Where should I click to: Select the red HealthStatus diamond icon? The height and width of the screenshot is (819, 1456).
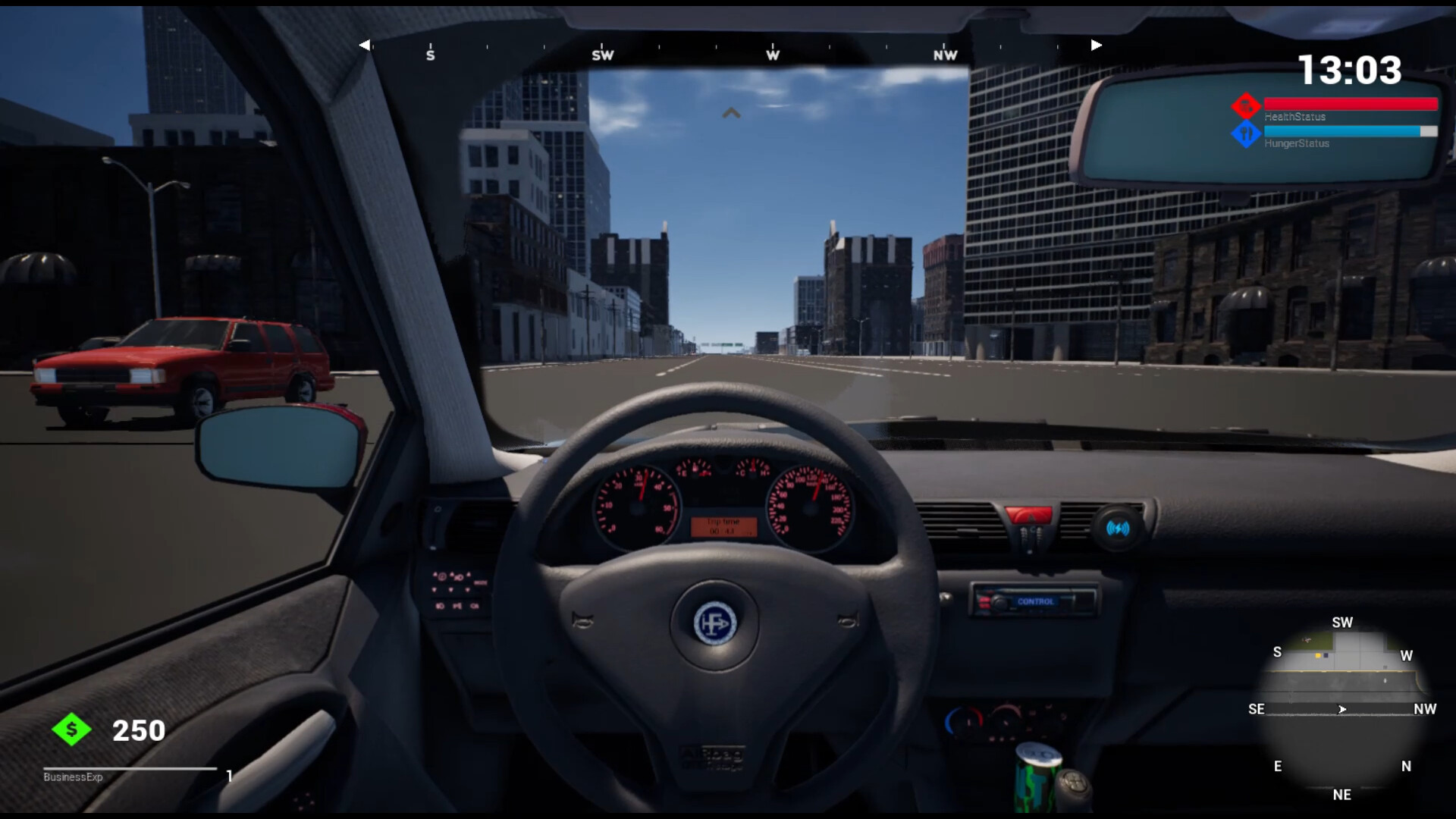(1246, 105)
